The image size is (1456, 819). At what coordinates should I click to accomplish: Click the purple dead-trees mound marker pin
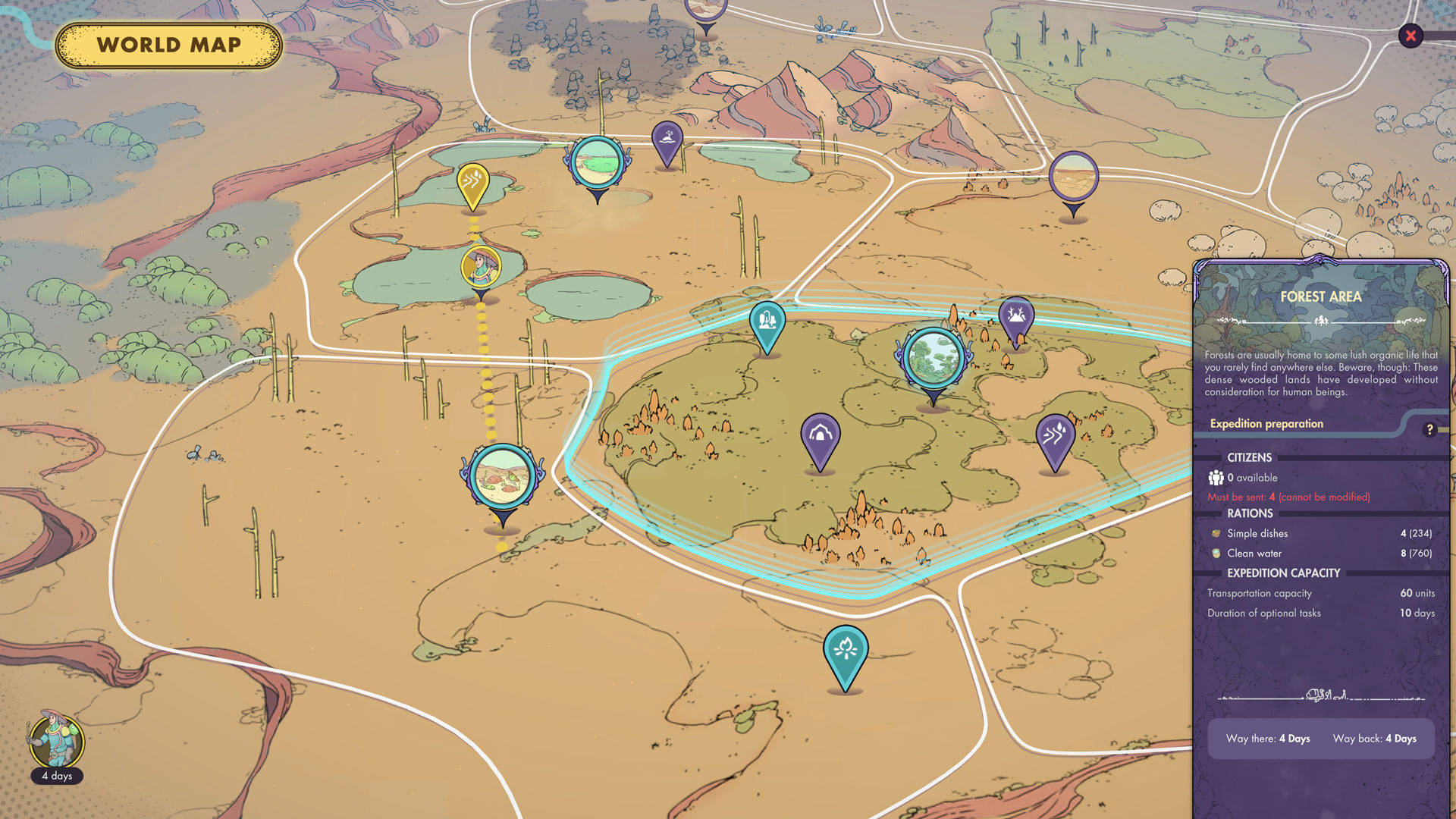(x=1016, y=316)
